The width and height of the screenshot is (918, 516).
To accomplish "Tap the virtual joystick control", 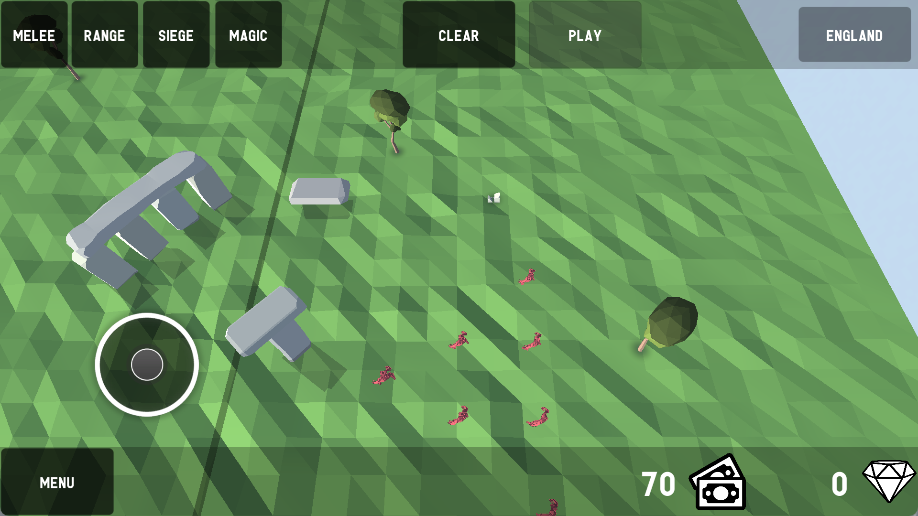I will click(147, 364).
